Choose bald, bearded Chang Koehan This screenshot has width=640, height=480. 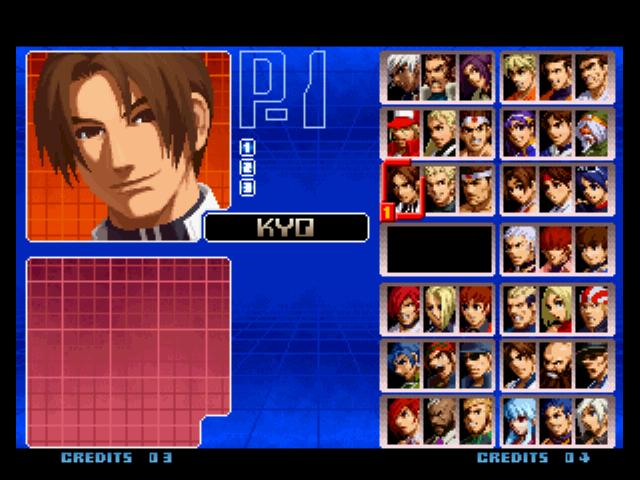557,364
